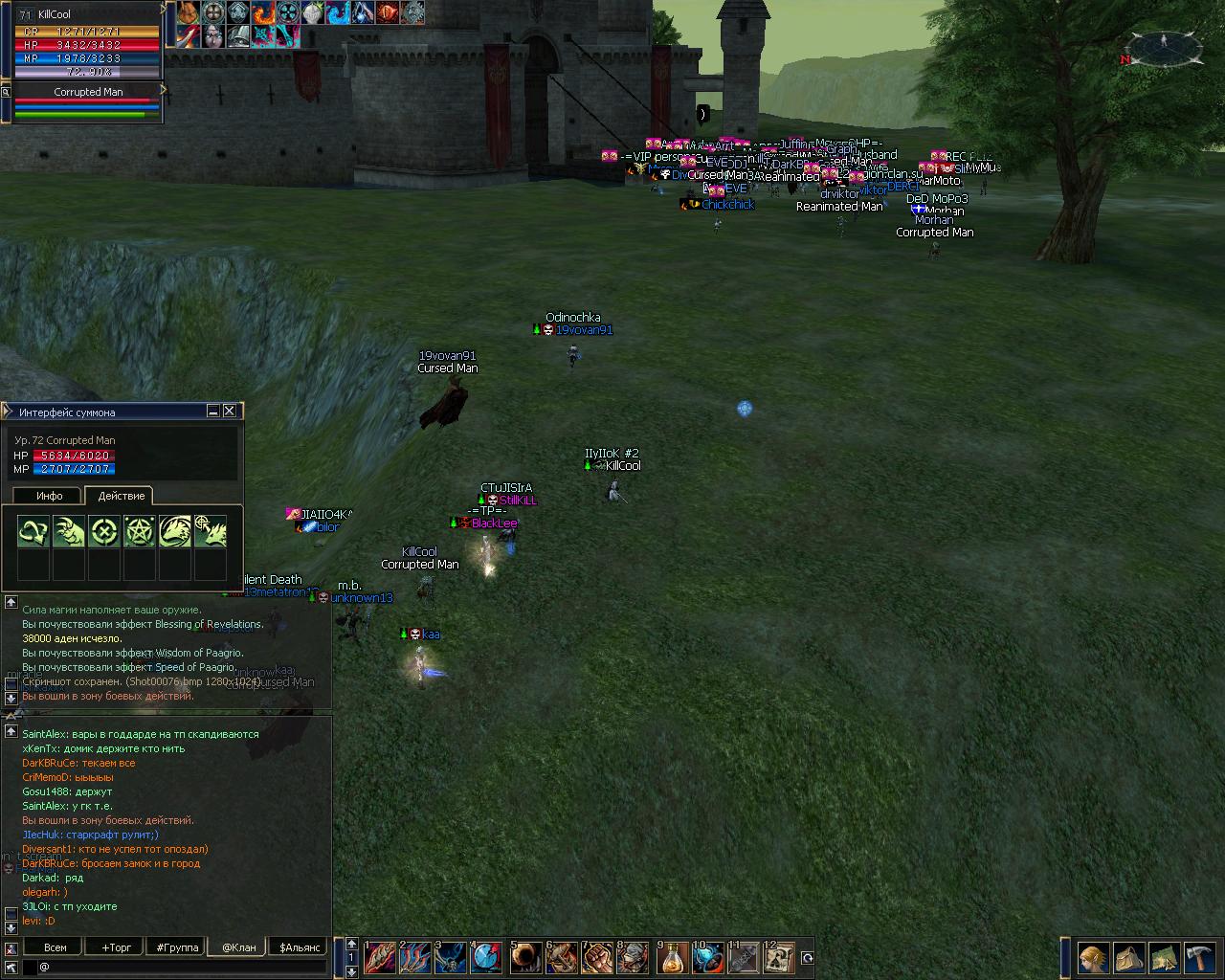Viewport: 1225px width, 980px height.
Task: Open the world map icon
Action: click(x=1164, y=957)
